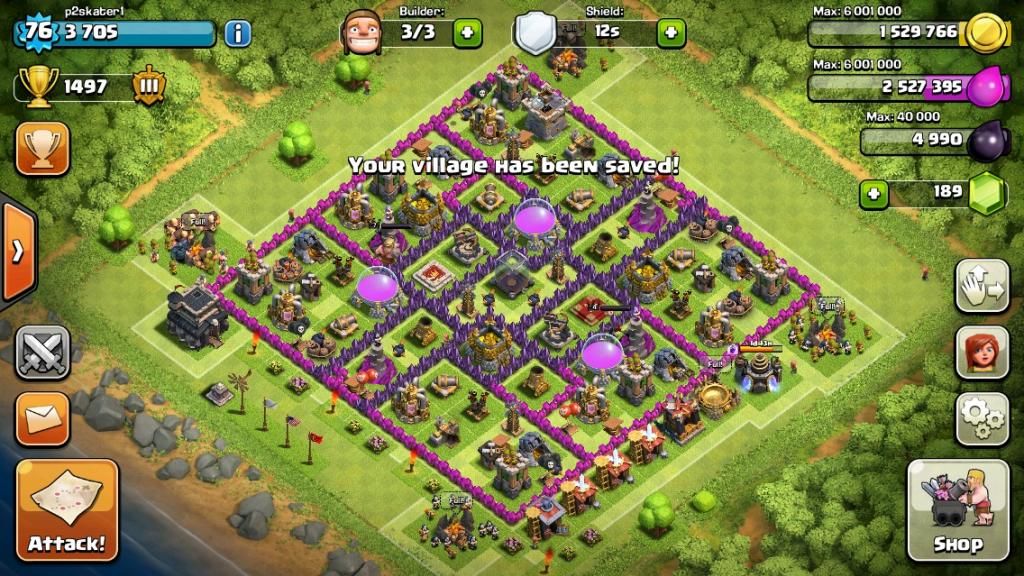The image size is (1024, 576).
Task: Open the Attack! map button
Action: [66, 509]
